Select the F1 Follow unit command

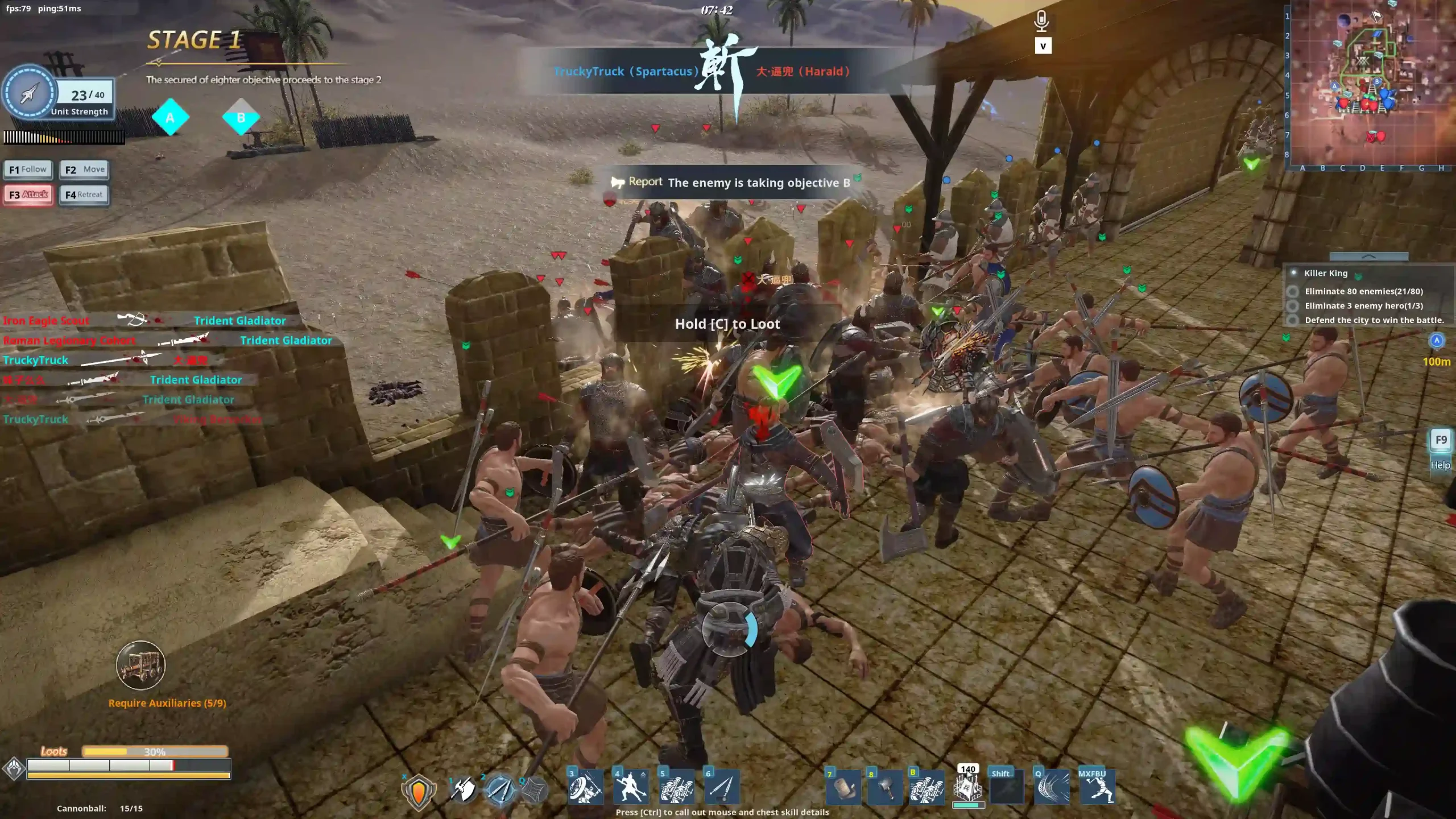(x=28, y=169)
